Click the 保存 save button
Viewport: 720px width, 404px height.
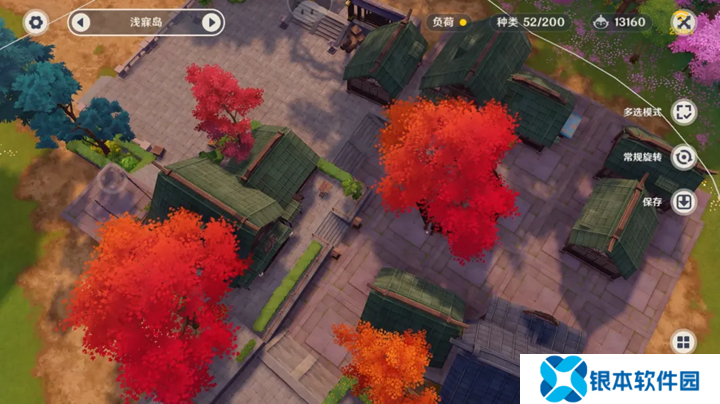pos(684,202)
